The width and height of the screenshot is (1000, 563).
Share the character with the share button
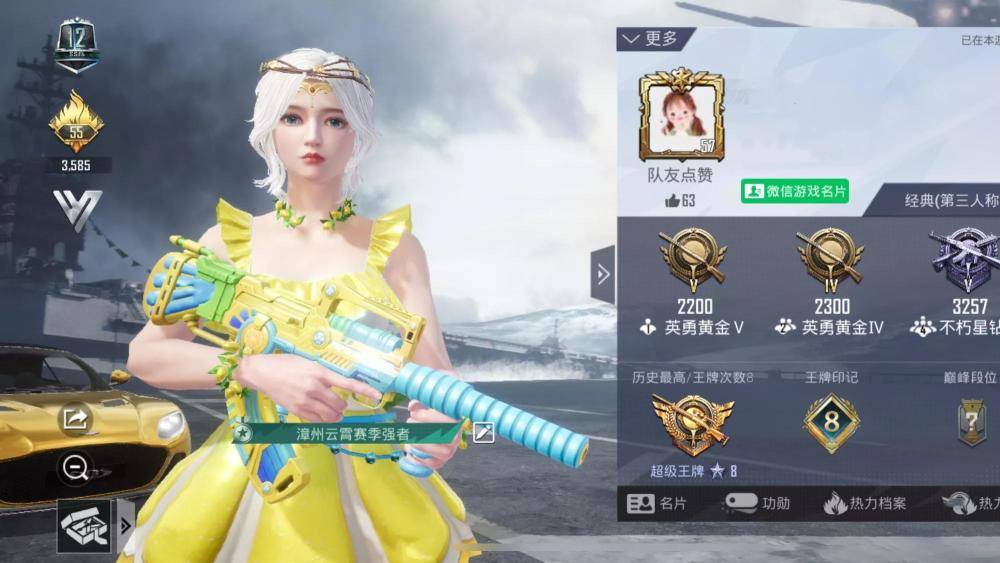75,419
